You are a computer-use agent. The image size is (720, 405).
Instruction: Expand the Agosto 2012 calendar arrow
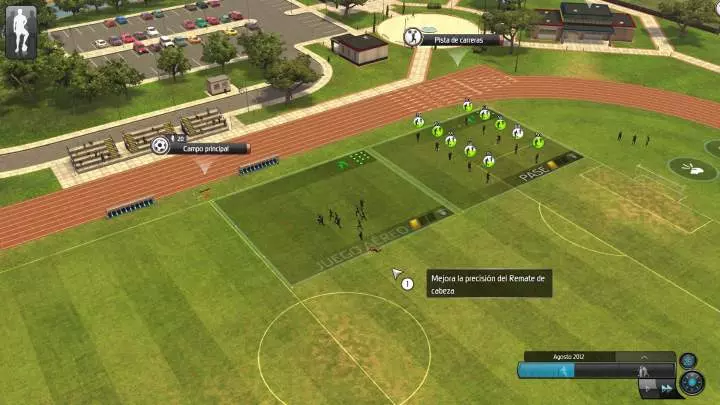pos(644,356)
